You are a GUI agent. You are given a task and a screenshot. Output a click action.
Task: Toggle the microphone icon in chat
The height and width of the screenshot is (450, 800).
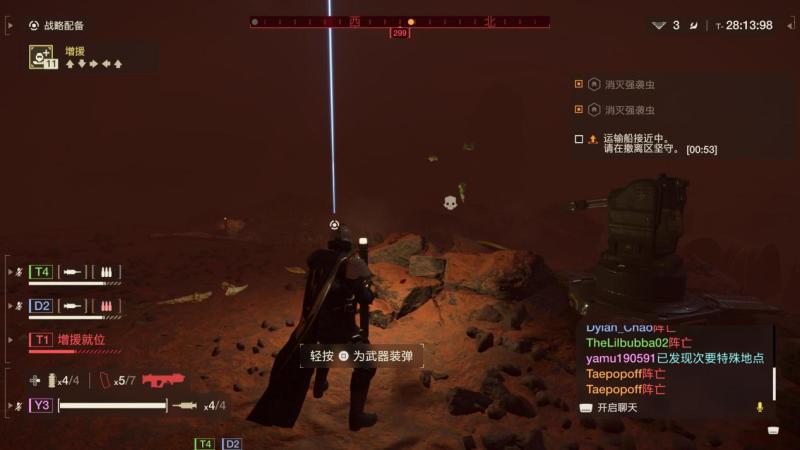(x=760, y=407)
